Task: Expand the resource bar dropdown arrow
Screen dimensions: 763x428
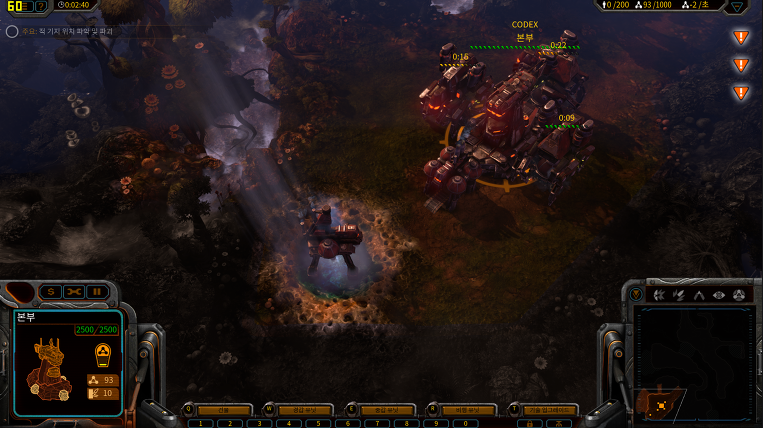Action: coord(737,6)
